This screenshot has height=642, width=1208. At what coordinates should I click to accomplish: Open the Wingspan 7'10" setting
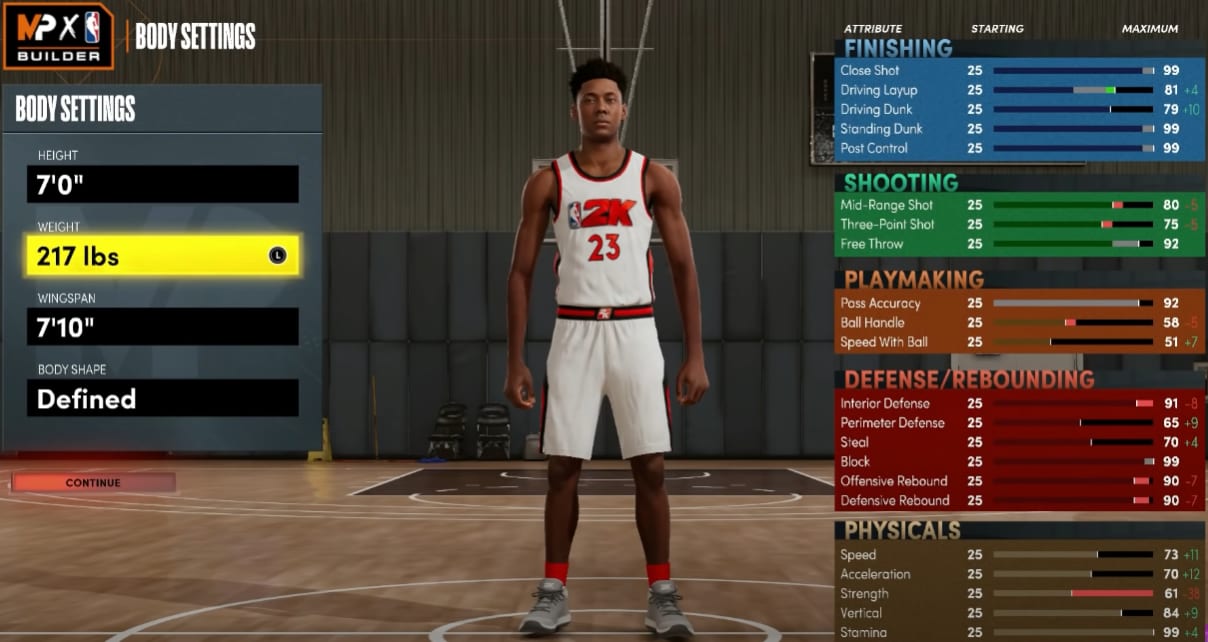tap(162, 327)
